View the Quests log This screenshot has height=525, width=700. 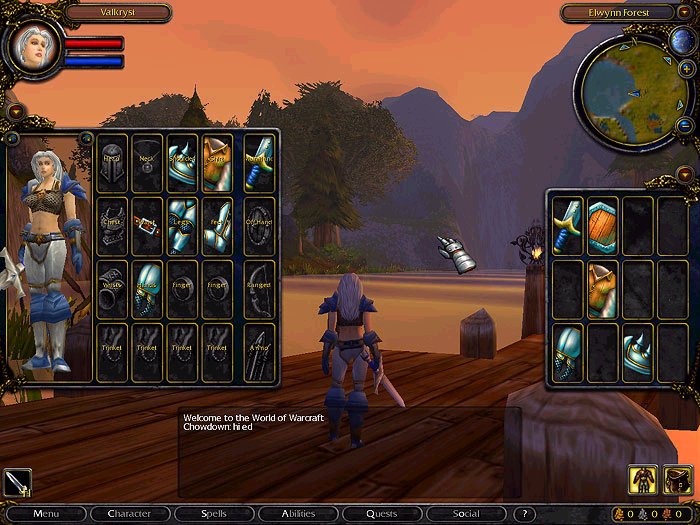(381, 514)
